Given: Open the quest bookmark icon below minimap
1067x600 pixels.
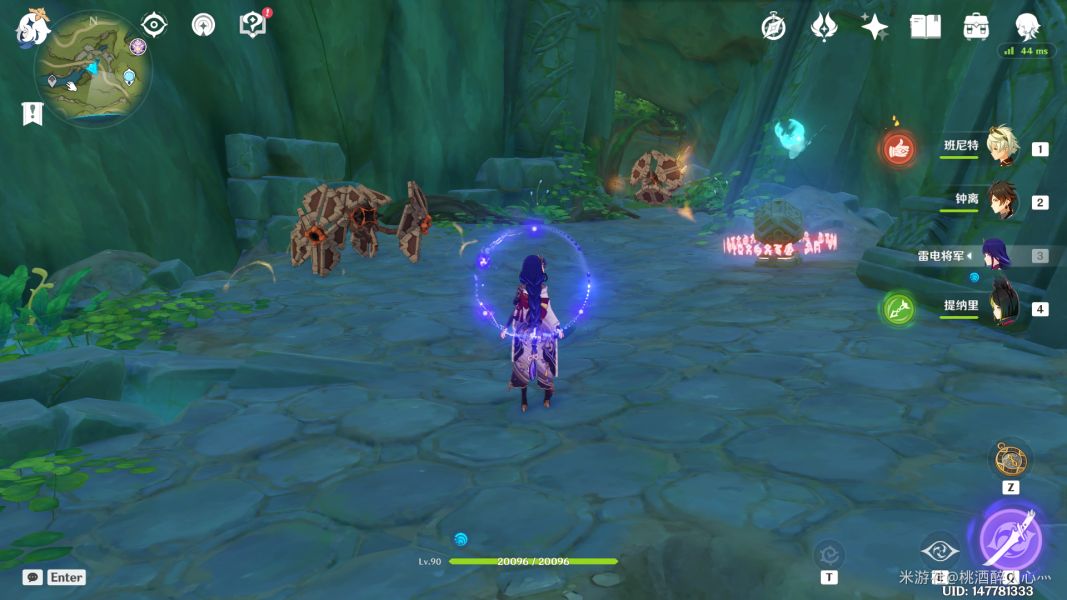Looking at the screenshot, I should coord(32,113).
